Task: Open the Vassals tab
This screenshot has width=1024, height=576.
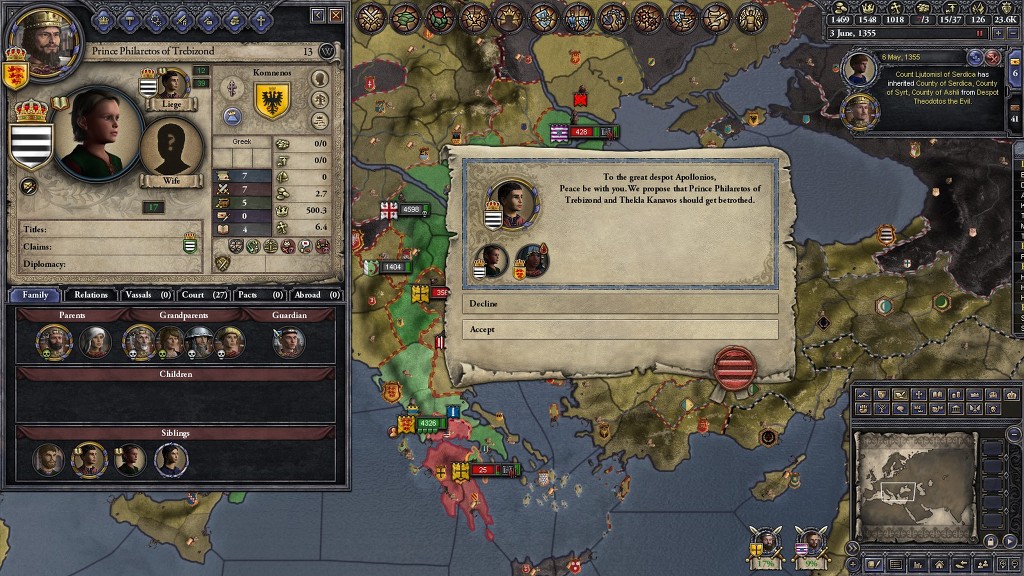Action: (x=148, y=295)
